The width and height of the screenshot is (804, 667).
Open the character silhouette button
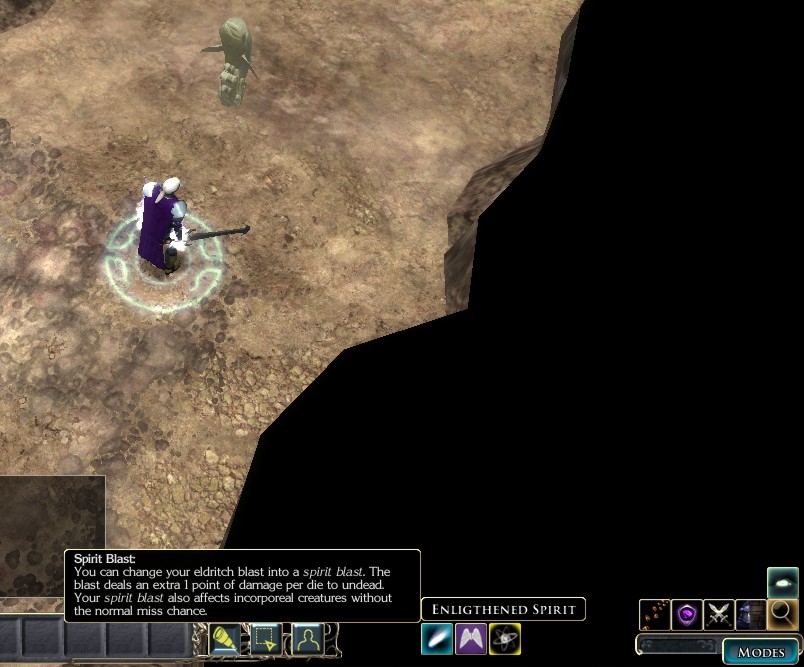(x=307, y=638)
